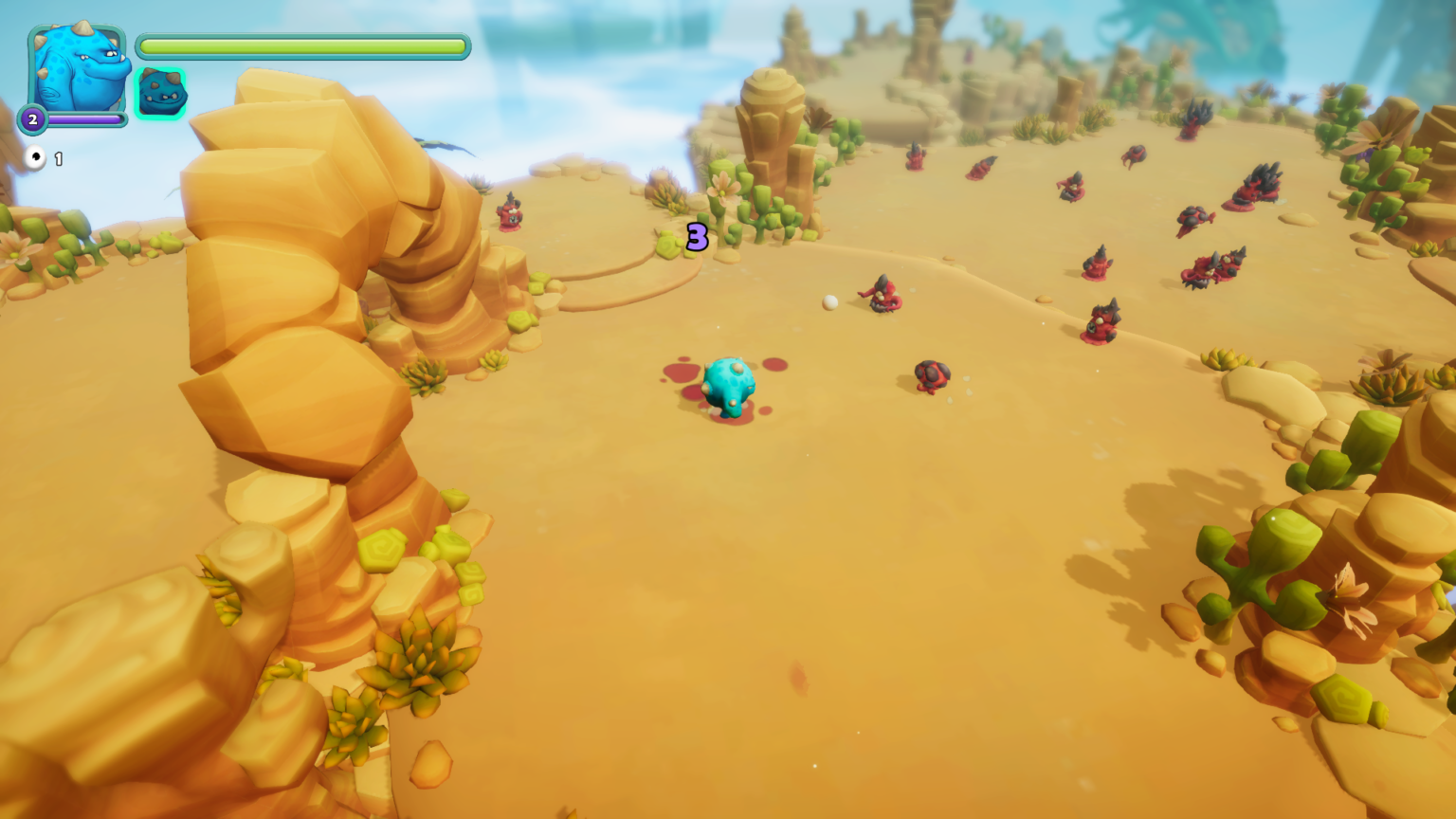Click the purple experience bar
The width and height of the screenshot is (1456, 819).
click(x=83, y=119)
